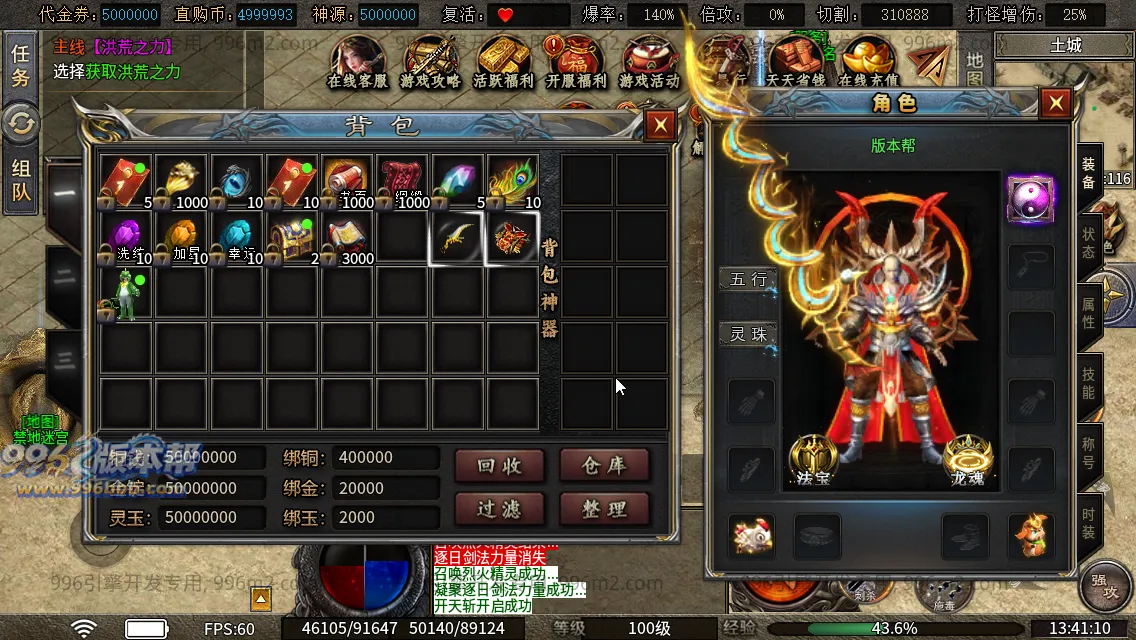The width and height of the screenshot is (1136, 640).
Task: Open the 回收 recycle function
Action: (x=500, y=465)
